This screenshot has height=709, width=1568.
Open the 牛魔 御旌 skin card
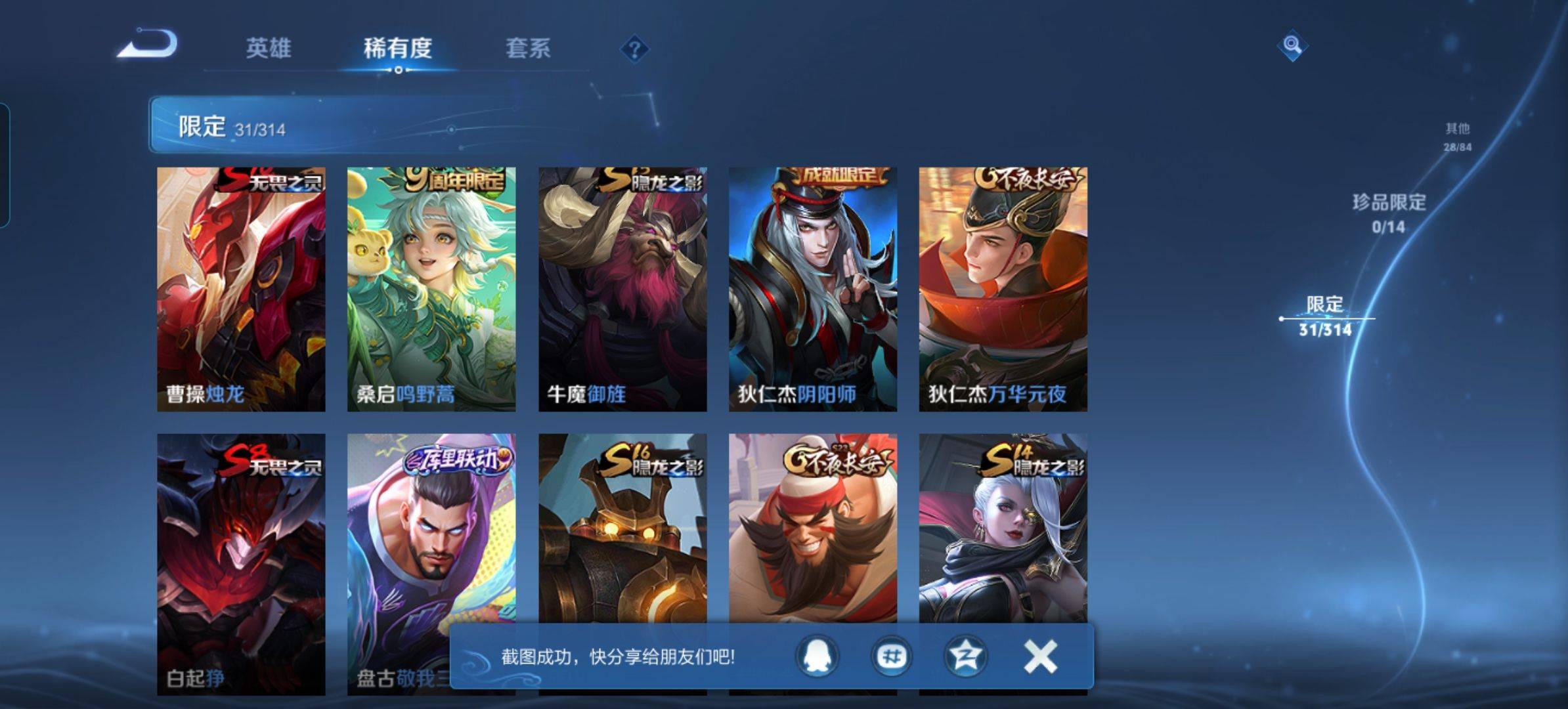622,289
